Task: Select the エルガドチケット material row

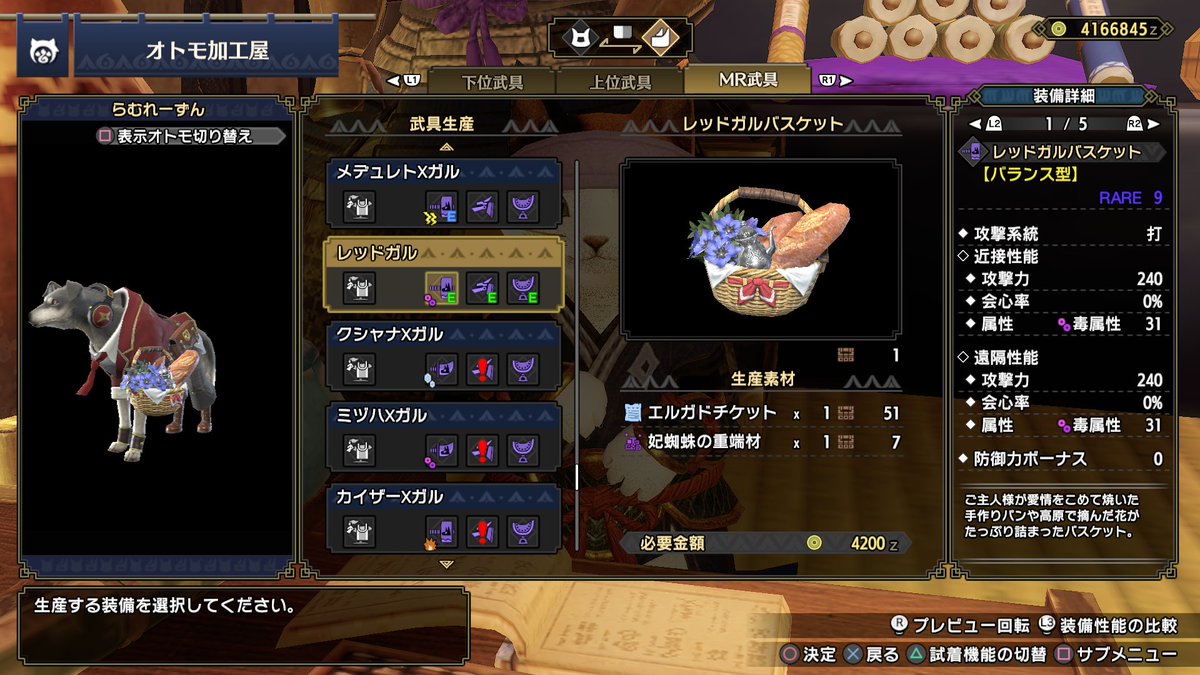Action: coord(761,412)
